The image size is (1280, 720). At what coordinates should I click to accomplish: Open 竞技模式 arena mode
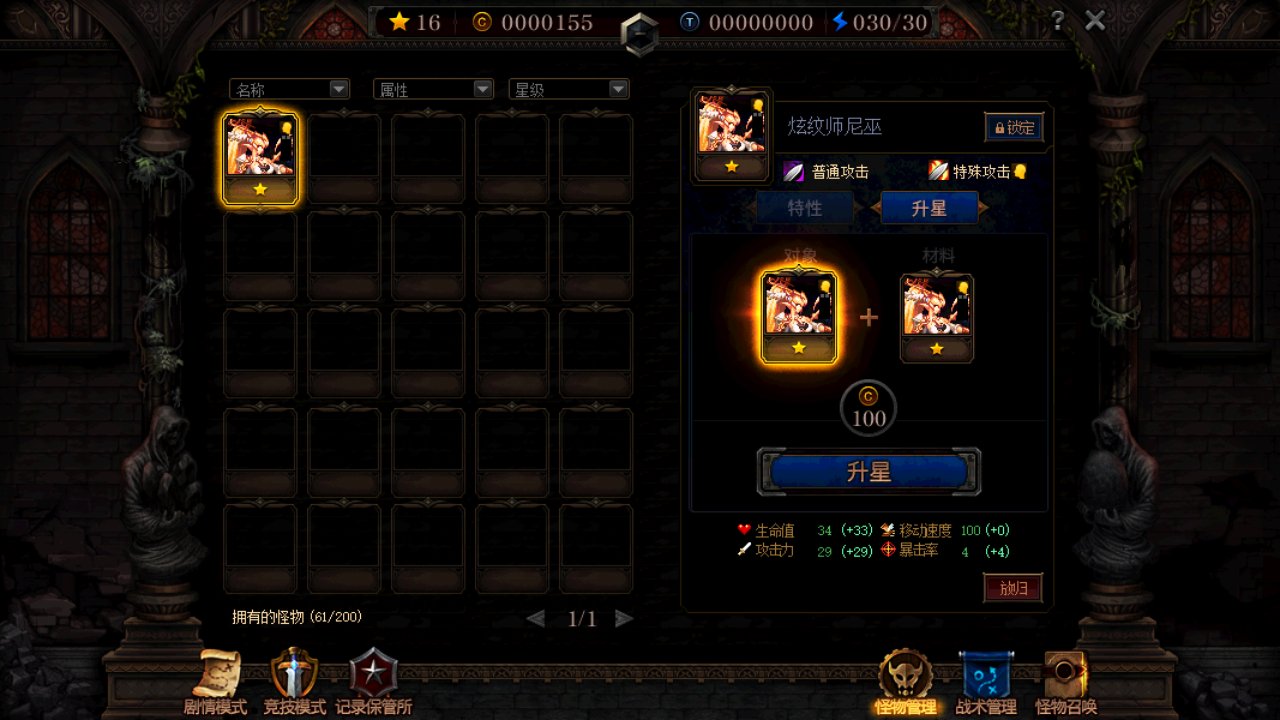(x=294, y=682)
